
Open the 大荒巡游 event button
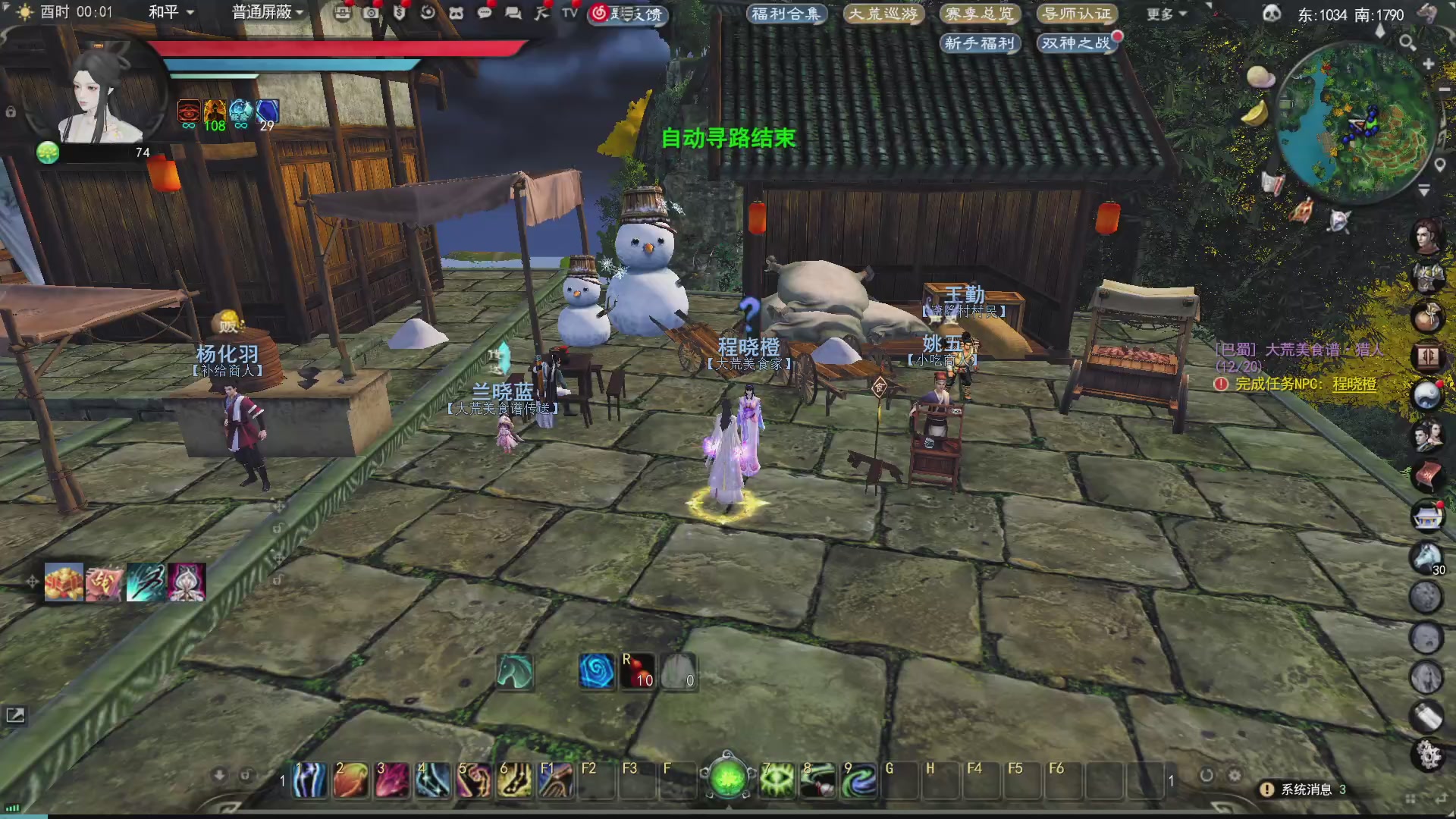point(883,14)
